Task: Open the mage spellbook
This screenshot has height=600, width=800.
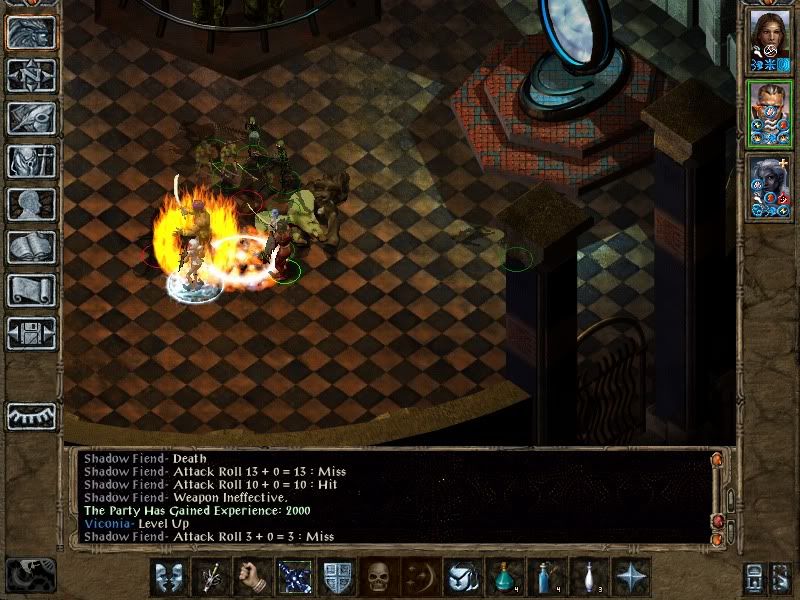Action: [31, 247]
